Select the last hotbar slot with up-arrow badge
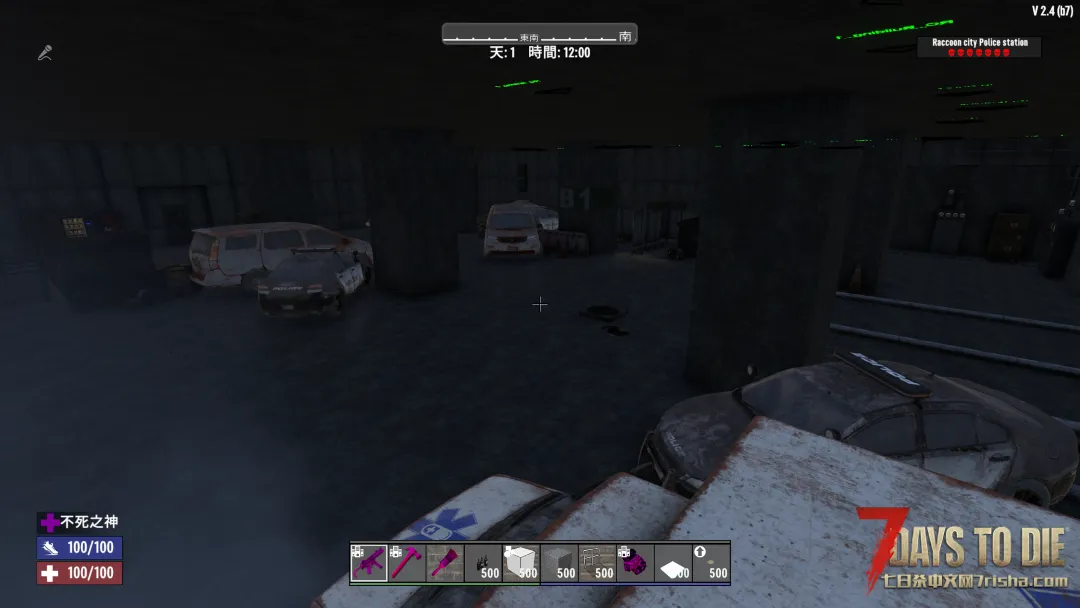Viewport: 1080px width, 608px height. [x=711, y=563]
